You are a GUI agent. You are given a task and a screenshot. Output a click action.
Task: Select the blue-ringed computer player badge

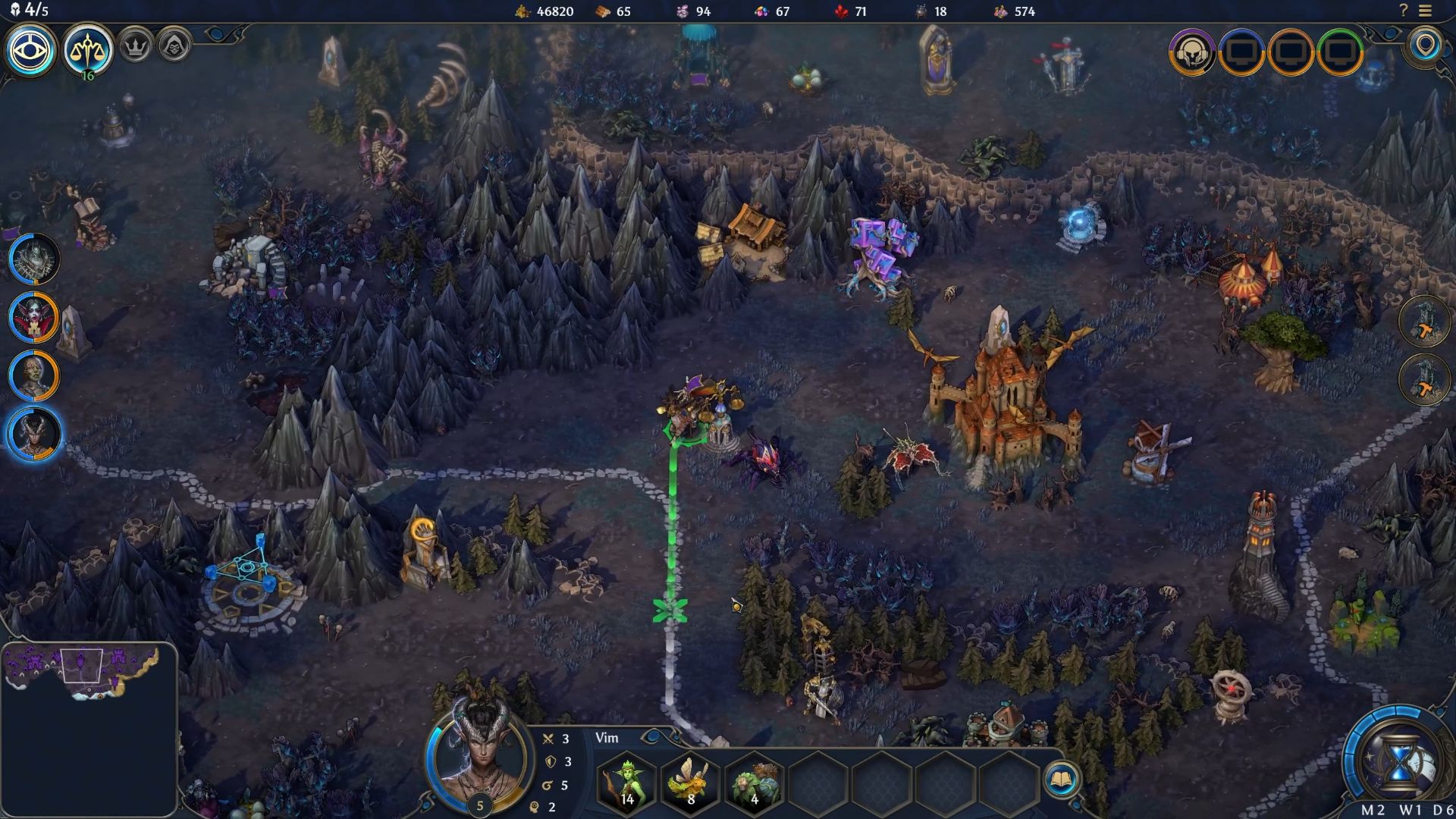1241,52
